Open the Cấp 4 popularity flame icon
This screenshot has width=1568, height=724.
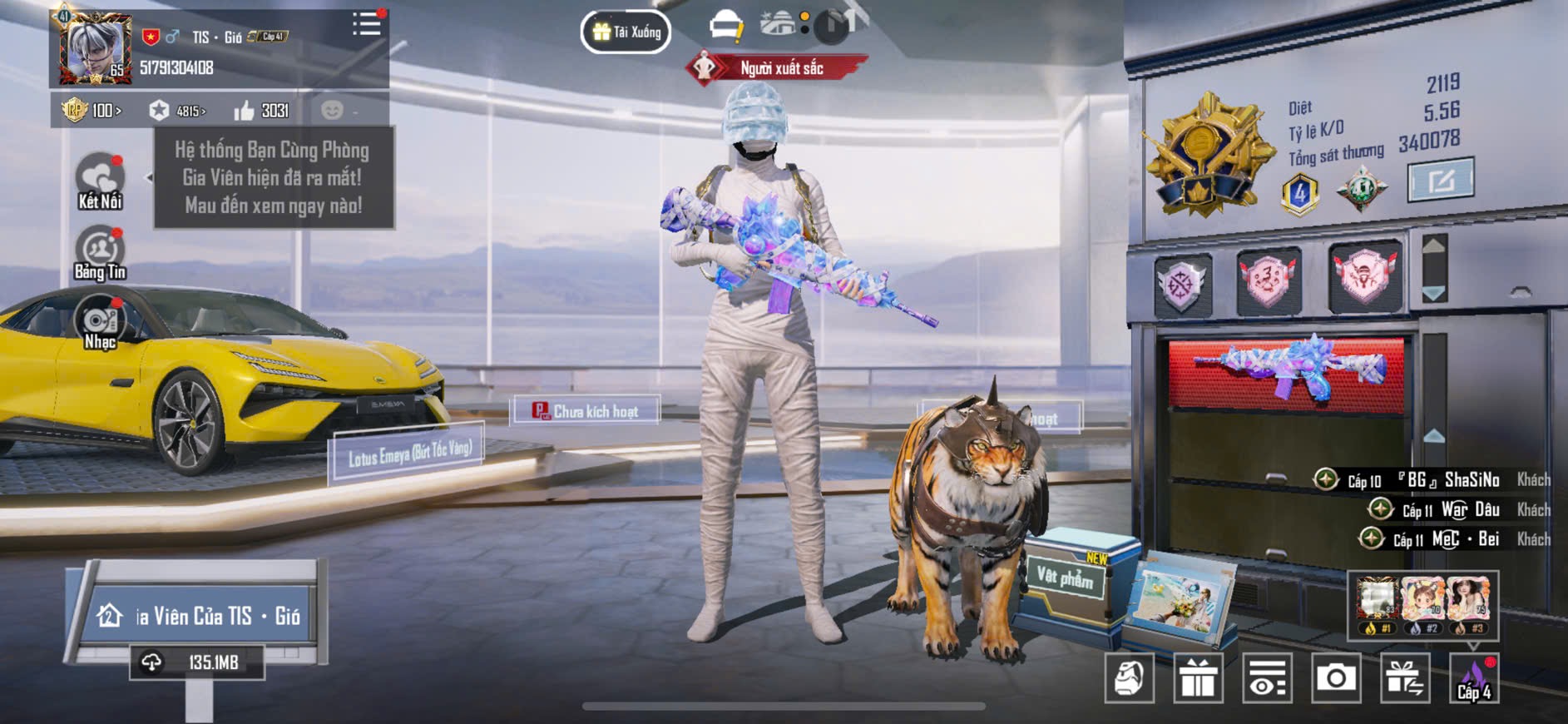point(1474,678)
